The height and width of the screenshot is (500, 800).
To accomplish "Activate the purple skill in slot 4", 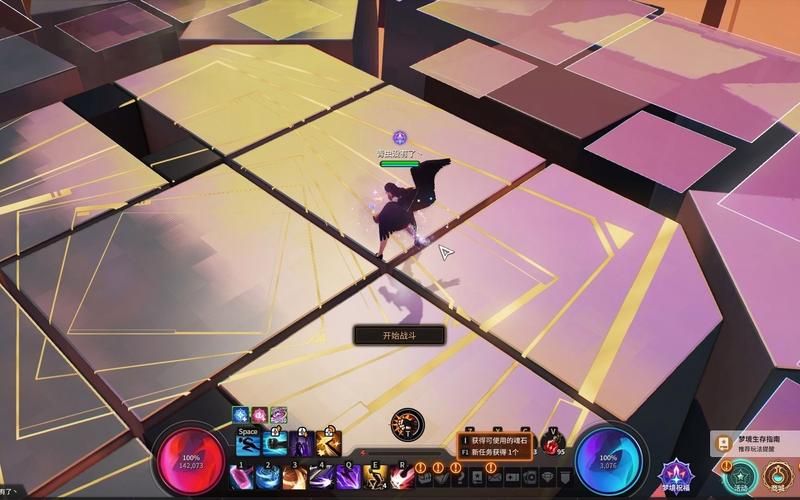I will coord(322,477).
